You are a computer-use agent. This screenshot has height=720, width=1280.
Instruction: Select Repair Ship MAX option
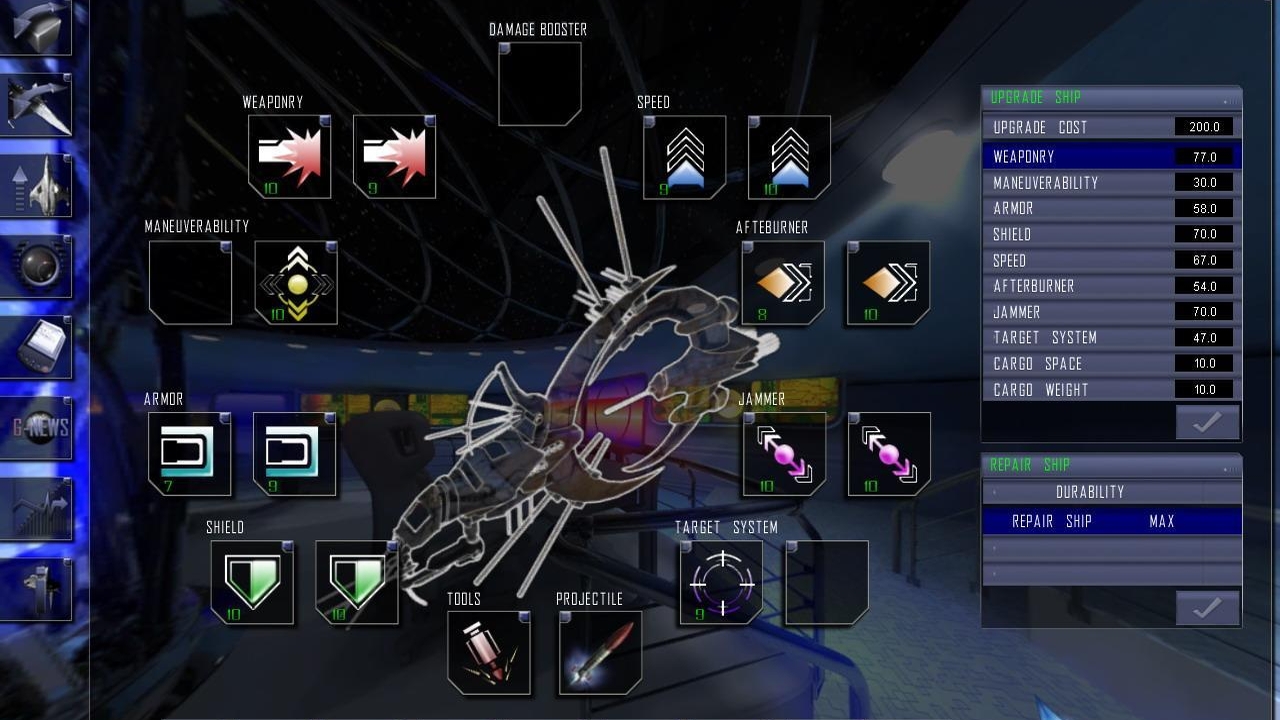(1110, 521)
